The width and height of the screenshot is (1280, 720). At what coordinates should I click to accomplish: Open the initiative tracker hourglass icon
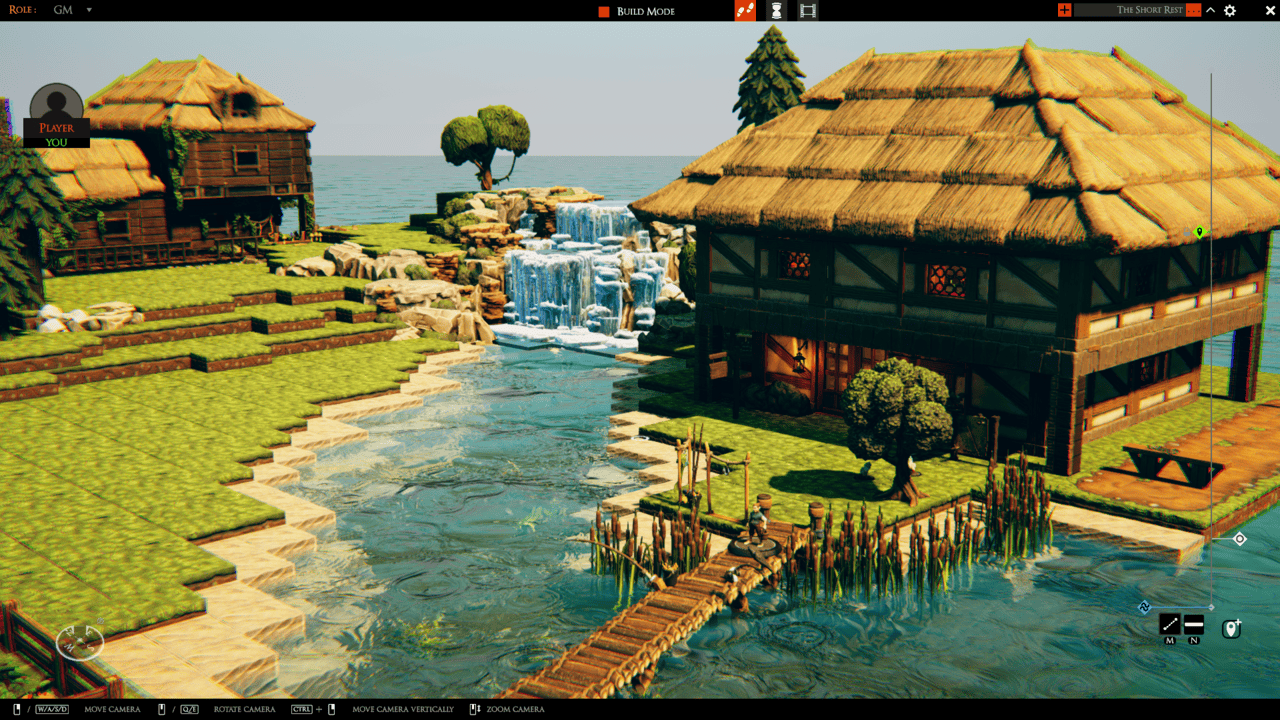click(776, 11)
